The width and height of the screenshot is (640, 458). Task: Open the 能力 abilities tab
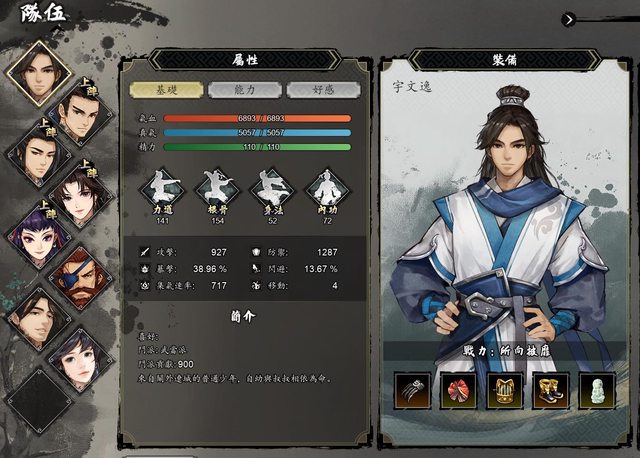(244, 89)
